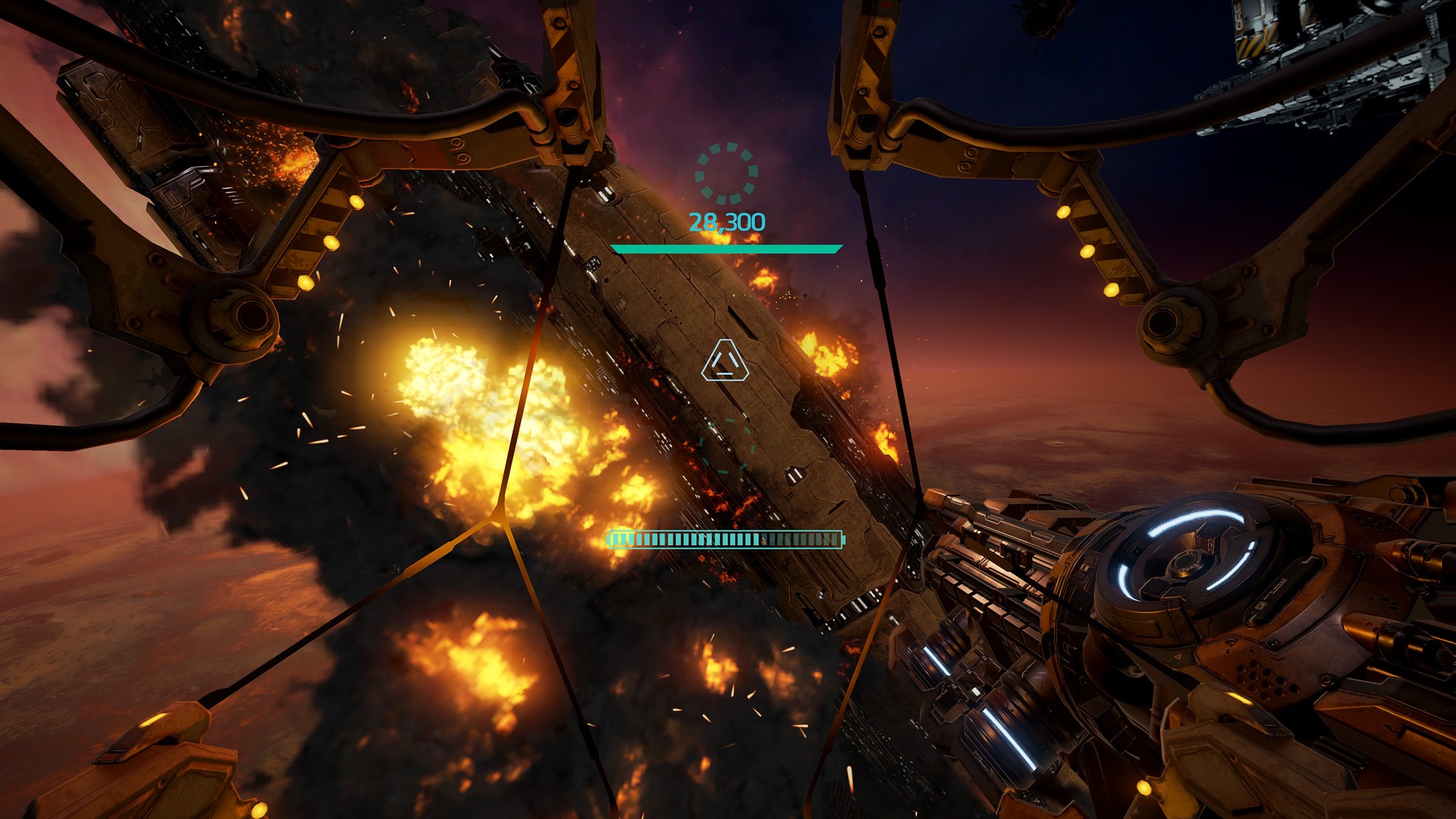The height and width of the screenshot is (819, 1456).
Task: Click the teal health bar above the ship
Action: [728, 247]
